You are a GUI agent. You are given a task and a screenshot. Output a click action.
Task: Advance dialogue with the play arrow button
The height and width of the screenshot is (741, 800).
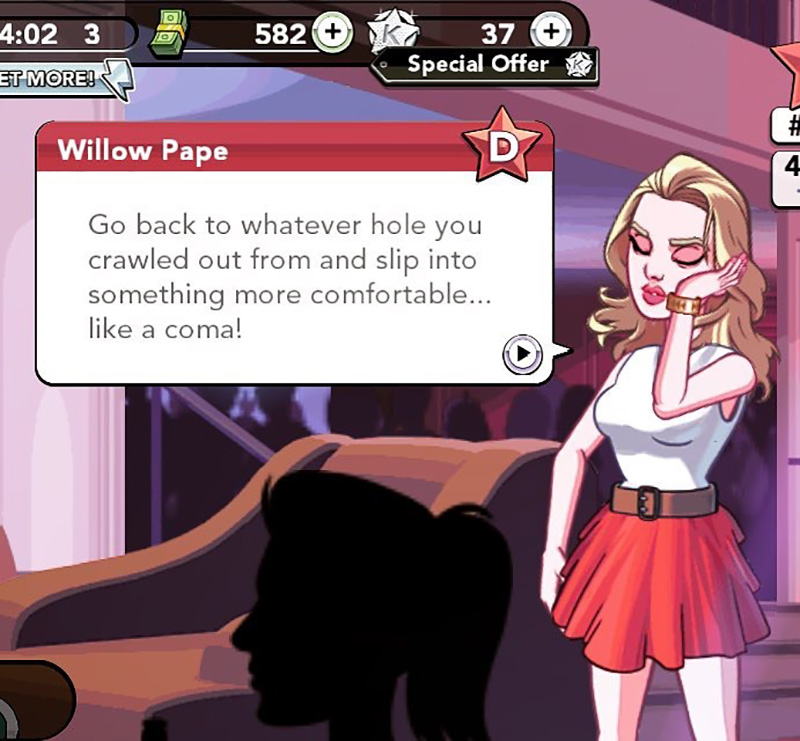coord(522,353)
